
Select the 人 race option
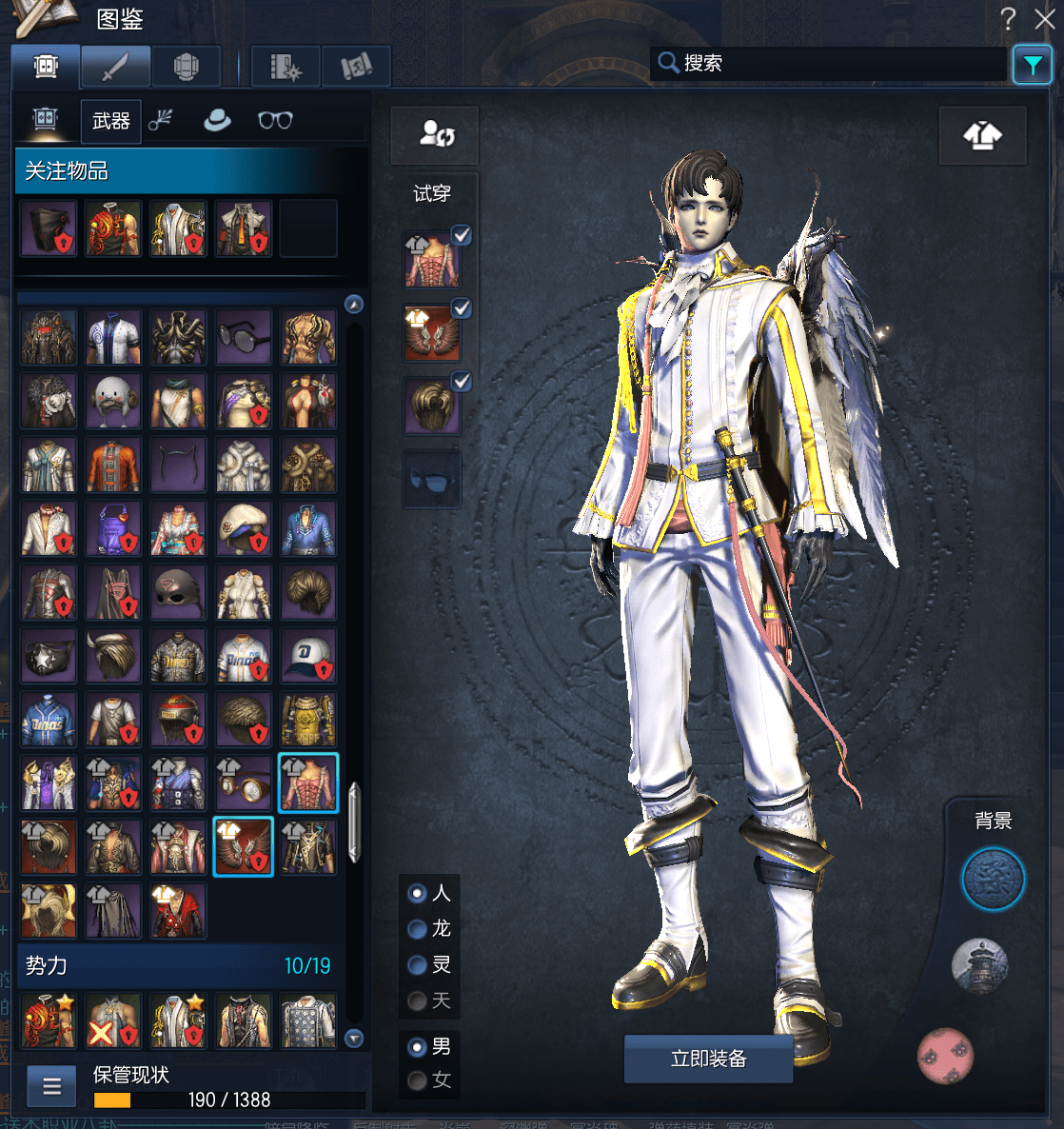point(417,894)
